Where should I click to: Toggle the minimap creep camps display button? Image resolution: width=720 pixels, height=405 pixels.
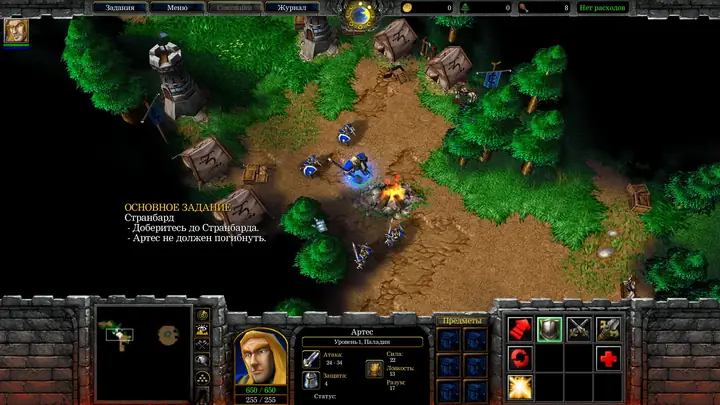(x=203, y=361)
